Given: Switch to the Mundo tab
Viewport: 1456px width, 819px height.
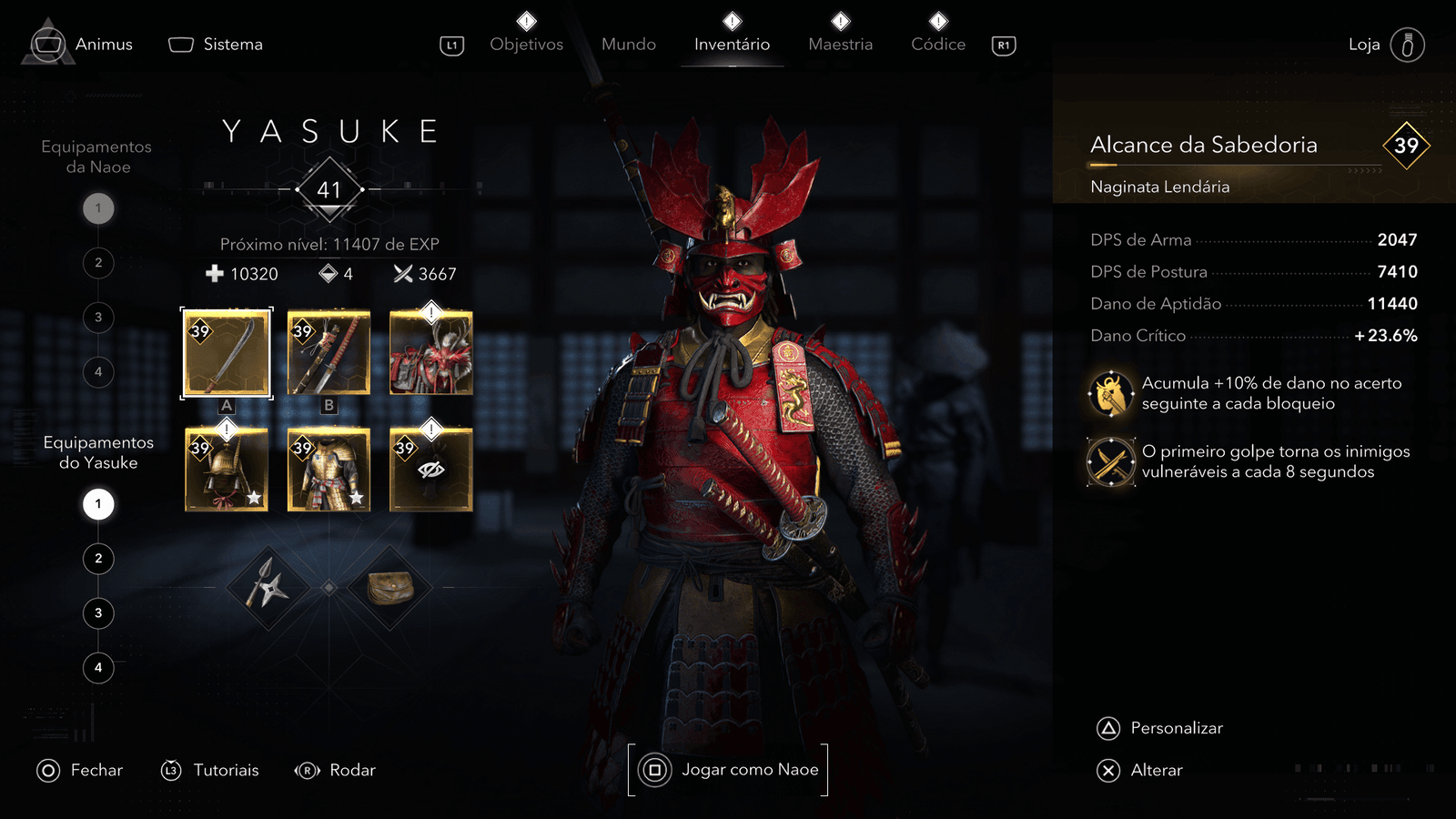Looking at the screenshot, I should click(x=628, y=44).
